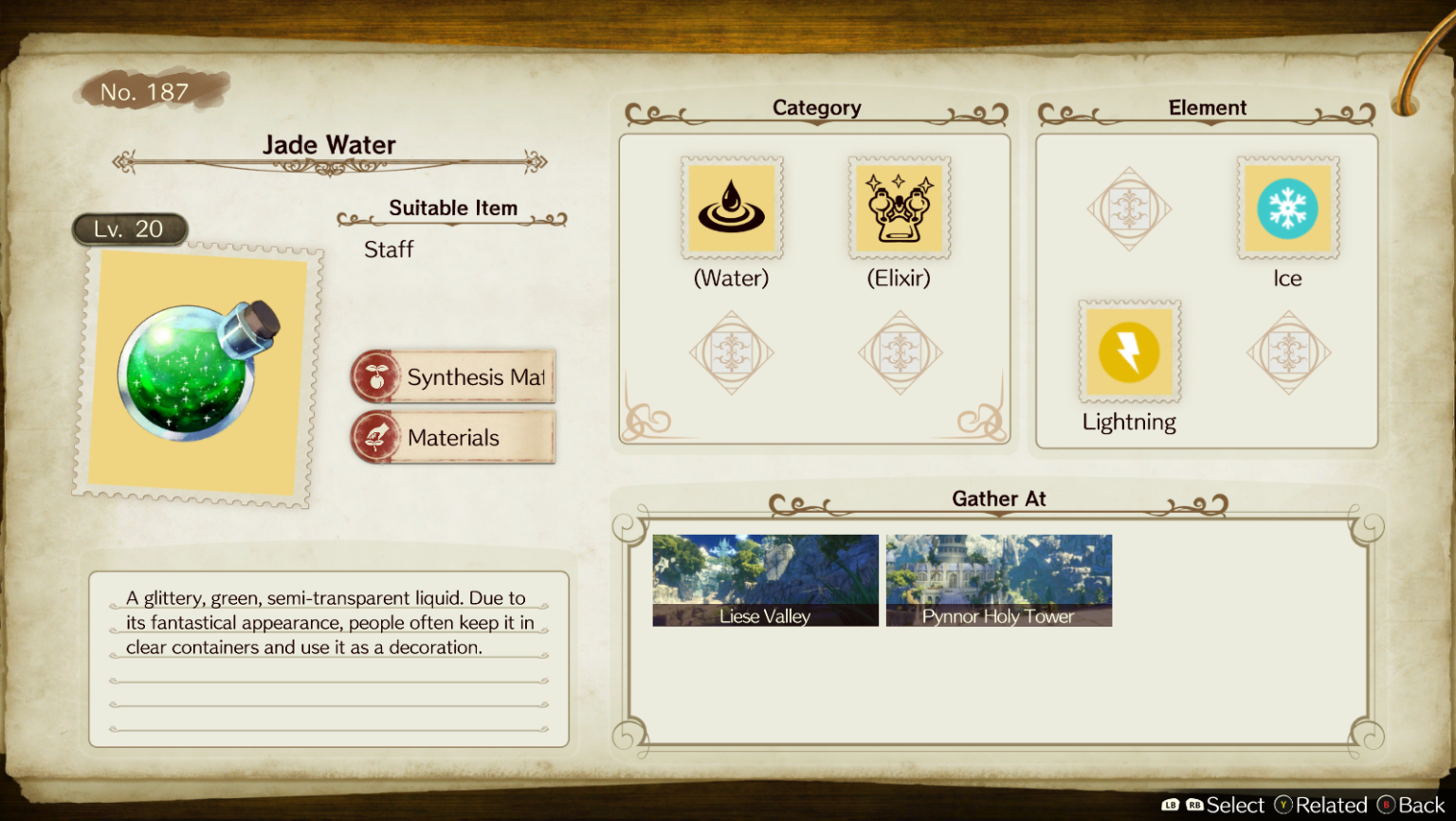Toggle the empty element slot below Lightning

(x=1288, y=351)
